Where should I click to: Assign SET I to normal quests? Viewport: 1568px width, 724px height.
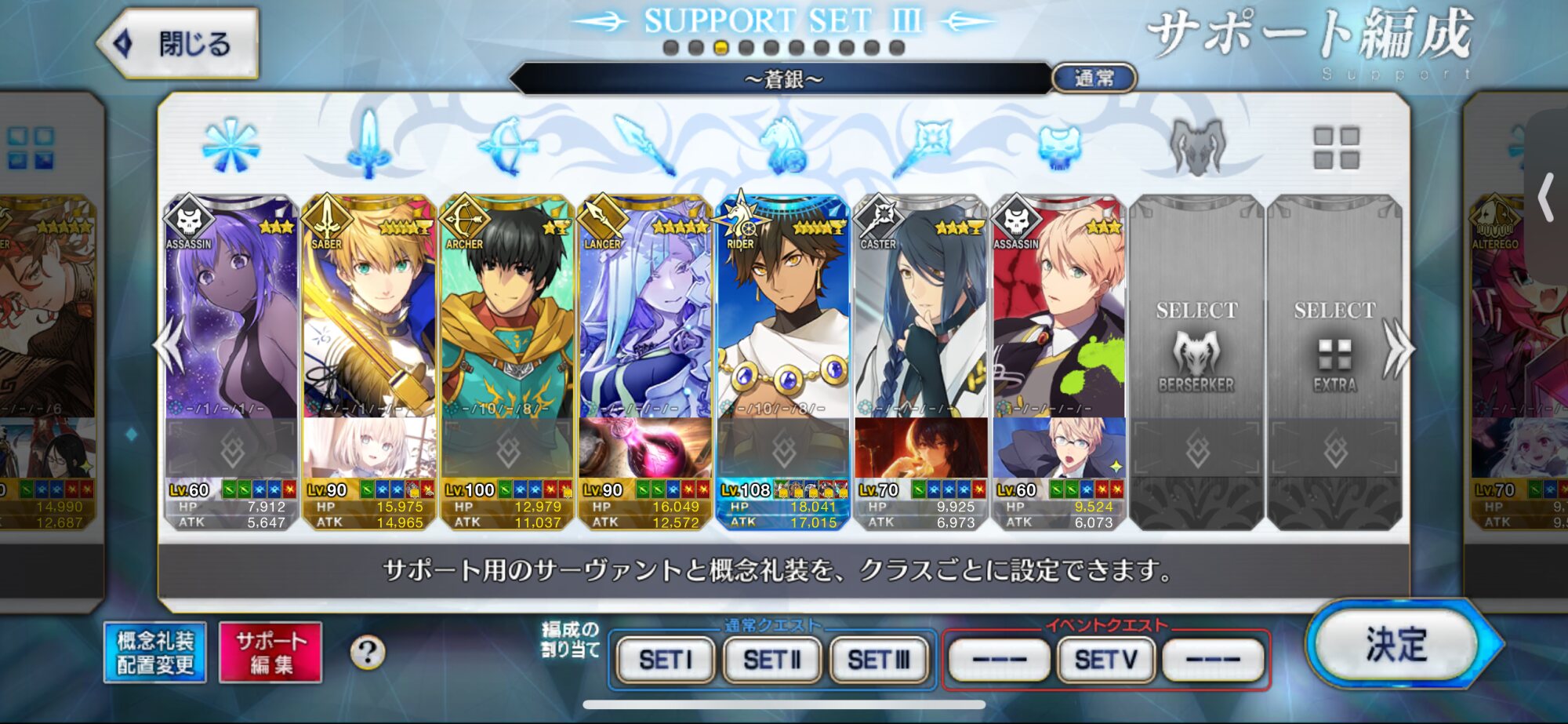click(666, 660)
